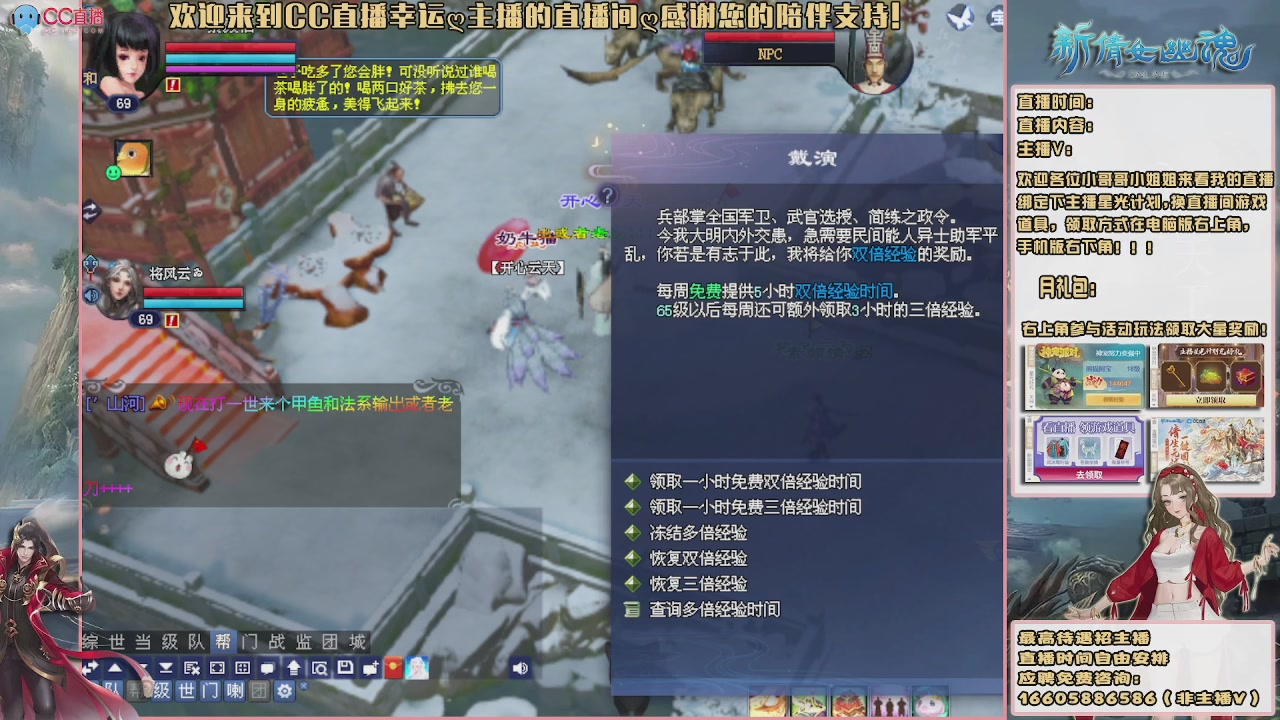Open the streamer avatar icon in chat toolbar
The height and width of the screenshot is (720, 1280).
[x=415, y=668]
